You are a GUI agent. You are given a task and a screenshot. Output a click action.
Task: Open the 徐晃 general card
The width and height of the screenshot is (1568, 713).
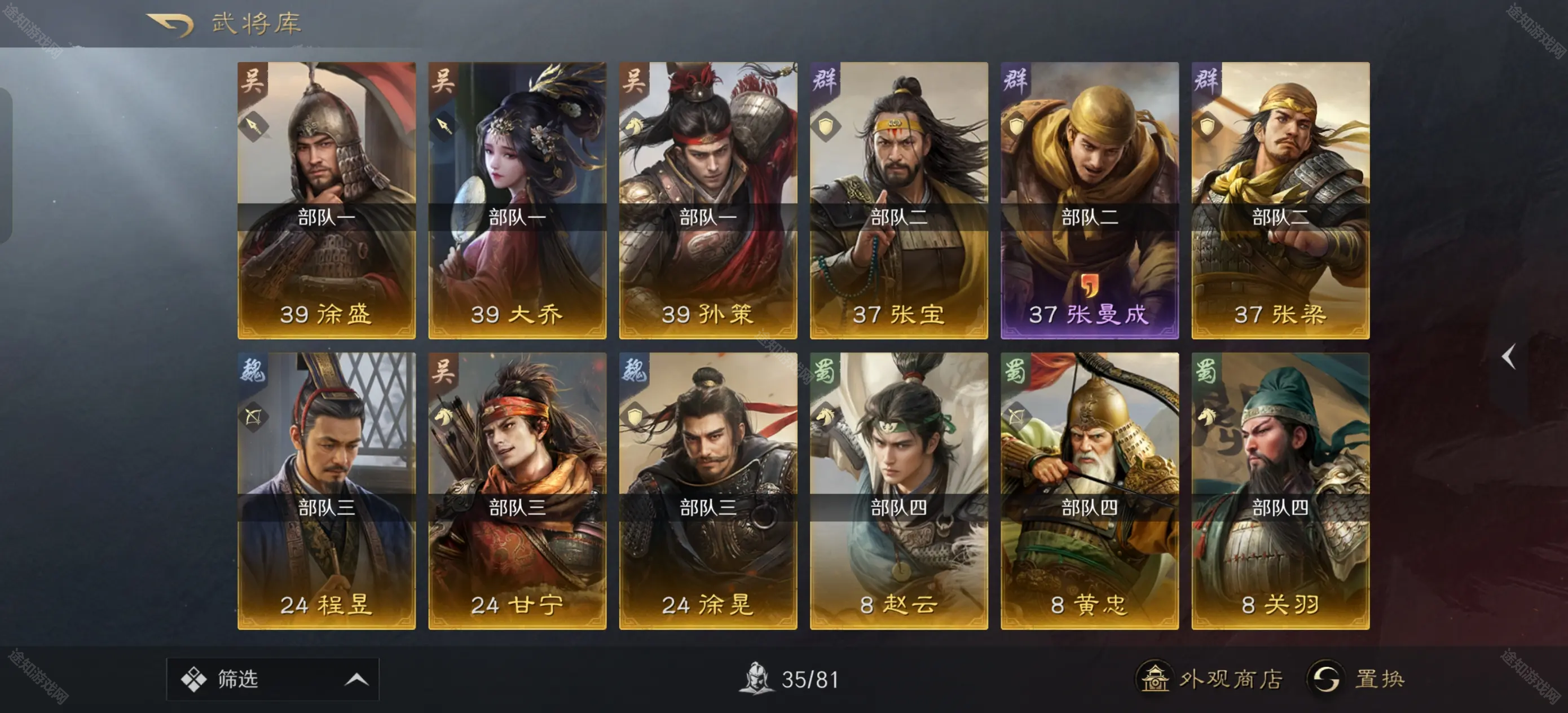click(x=708, y=490)
